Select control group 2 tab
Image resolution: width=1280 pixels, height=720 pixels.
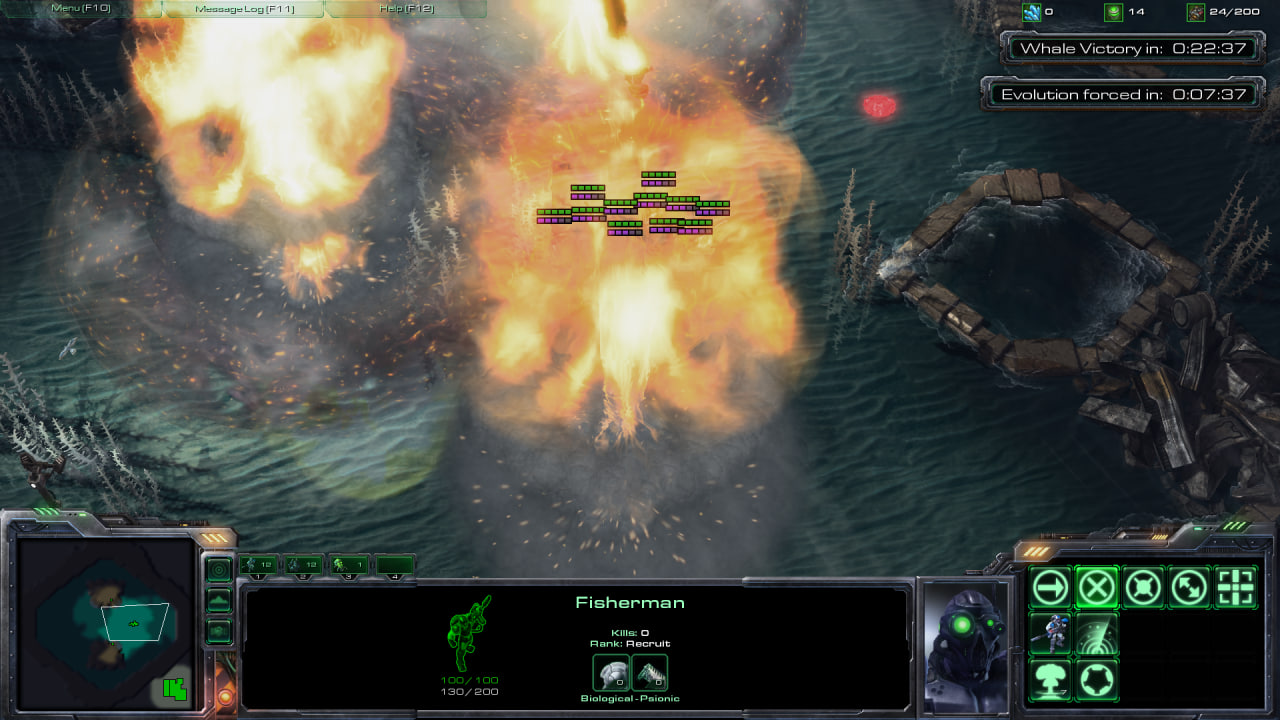tap(303, 566)
